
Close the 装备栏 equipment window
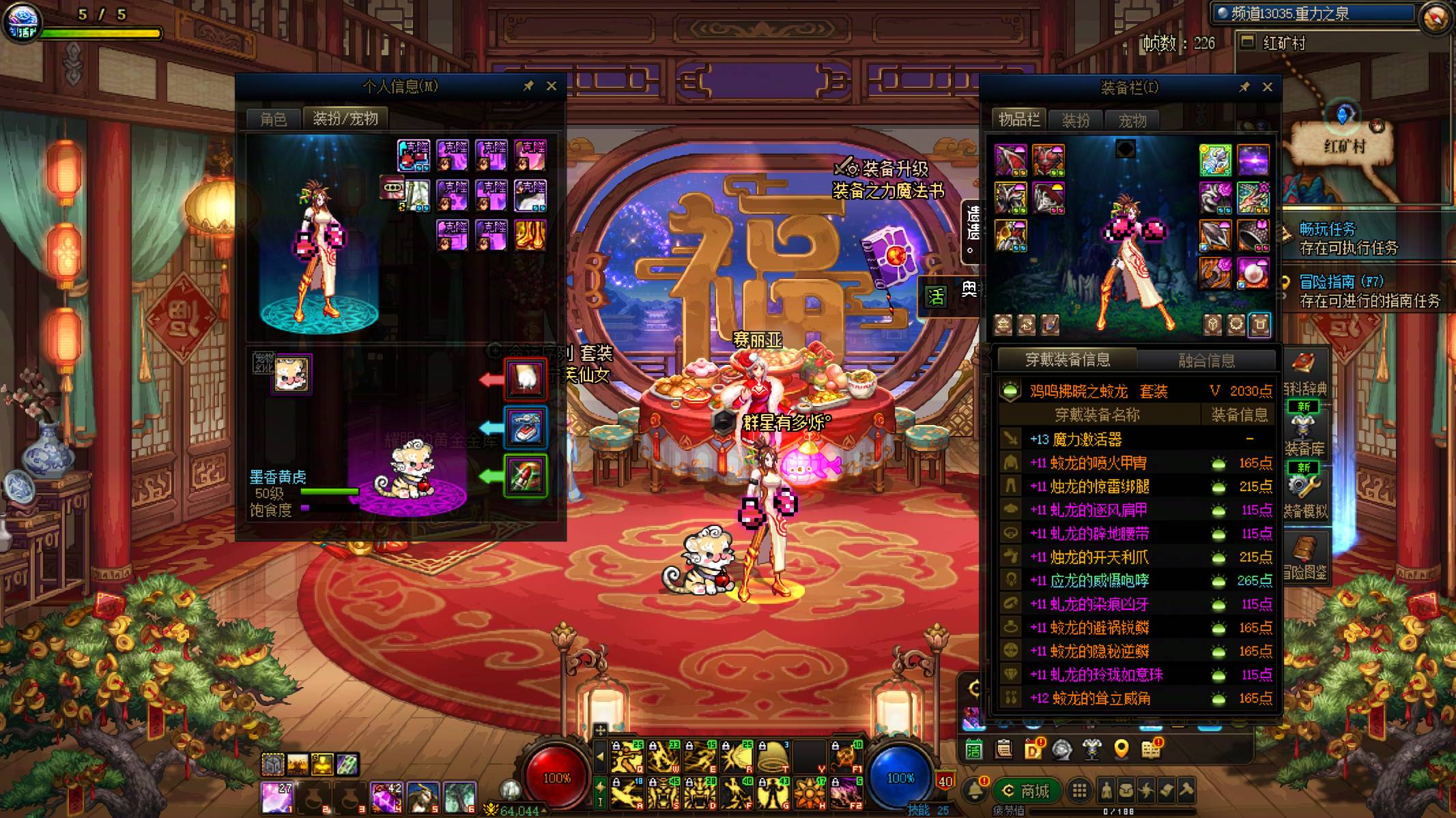(1268, 87)
